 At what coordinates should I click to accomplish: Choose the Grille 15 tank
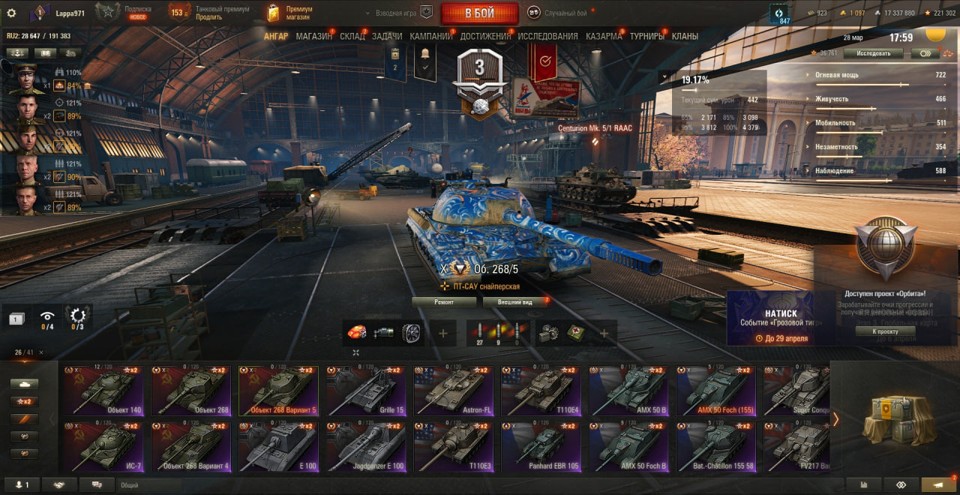point(365,389)
